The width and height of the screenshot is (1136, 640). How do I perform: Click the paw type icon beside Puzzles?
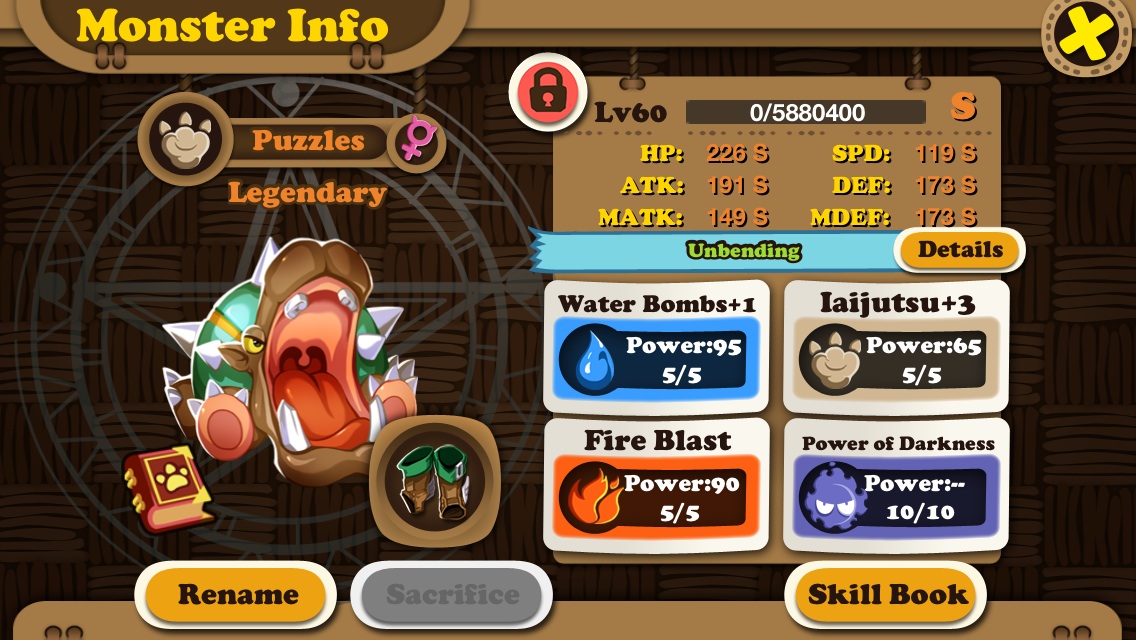pos(182,140)
